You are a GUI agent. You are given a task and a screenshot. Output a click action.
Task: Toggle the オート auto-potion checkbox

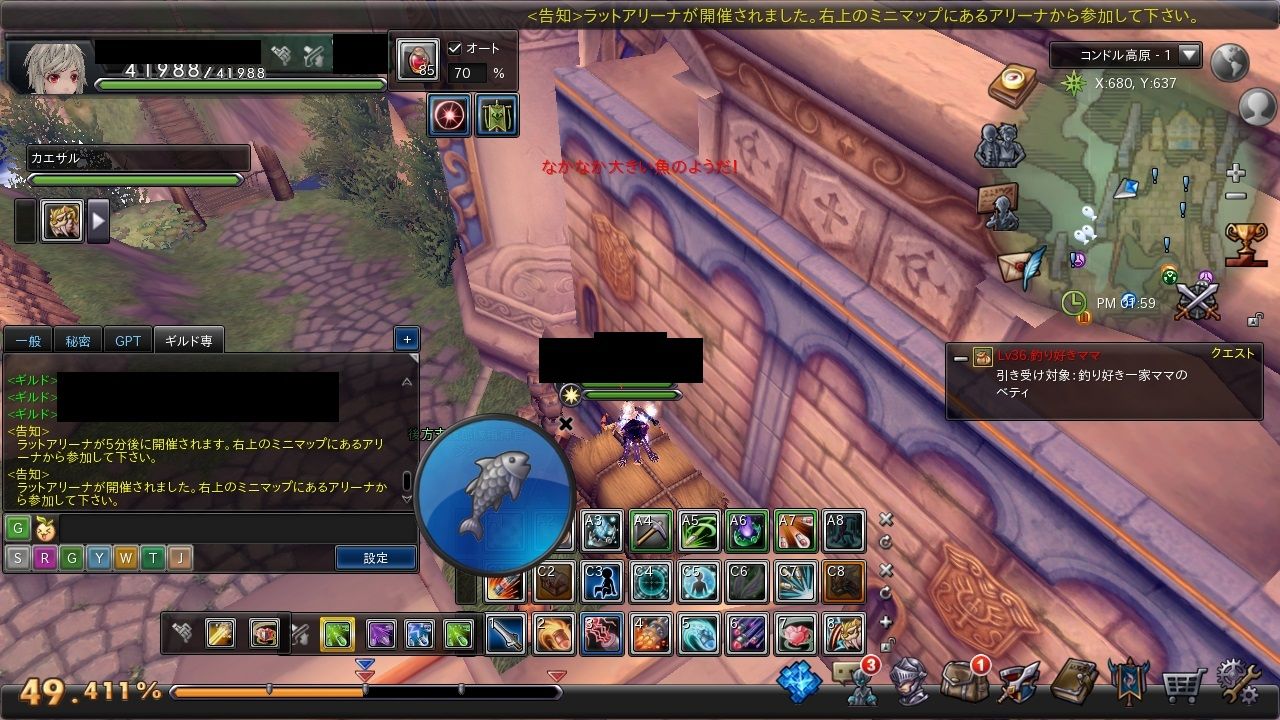(456, 48)
